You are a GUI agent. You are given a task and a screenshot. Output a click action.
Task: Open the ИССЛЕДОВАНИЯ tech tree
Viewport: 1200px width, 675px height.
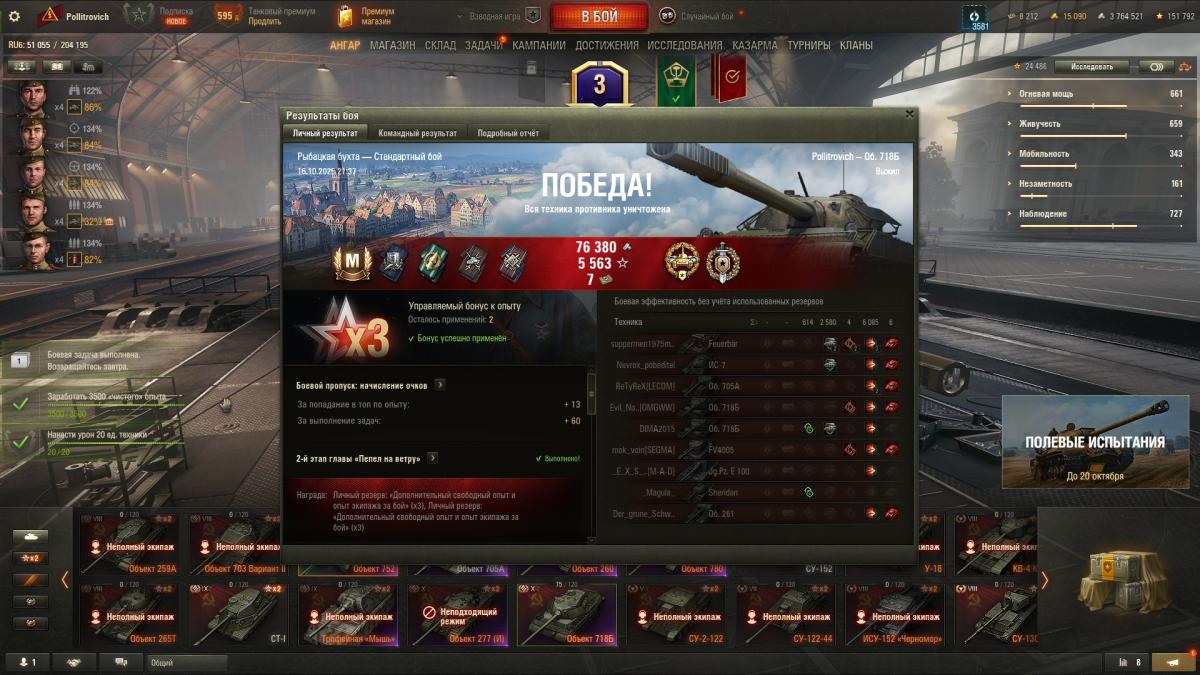[x=685, y=45]
